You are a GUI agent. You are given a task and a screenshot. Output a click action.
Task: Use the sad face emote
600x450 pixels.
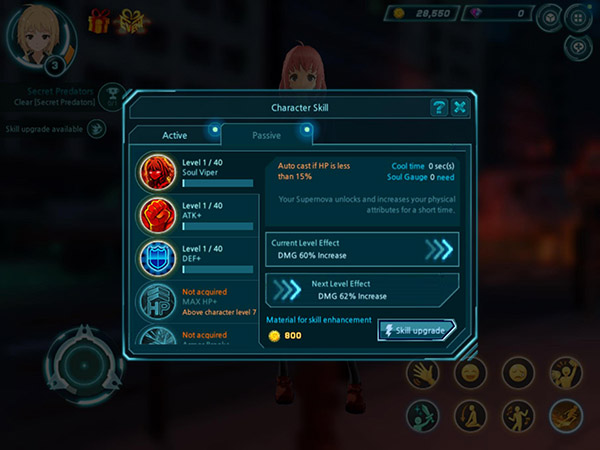[x=516, y=374]
